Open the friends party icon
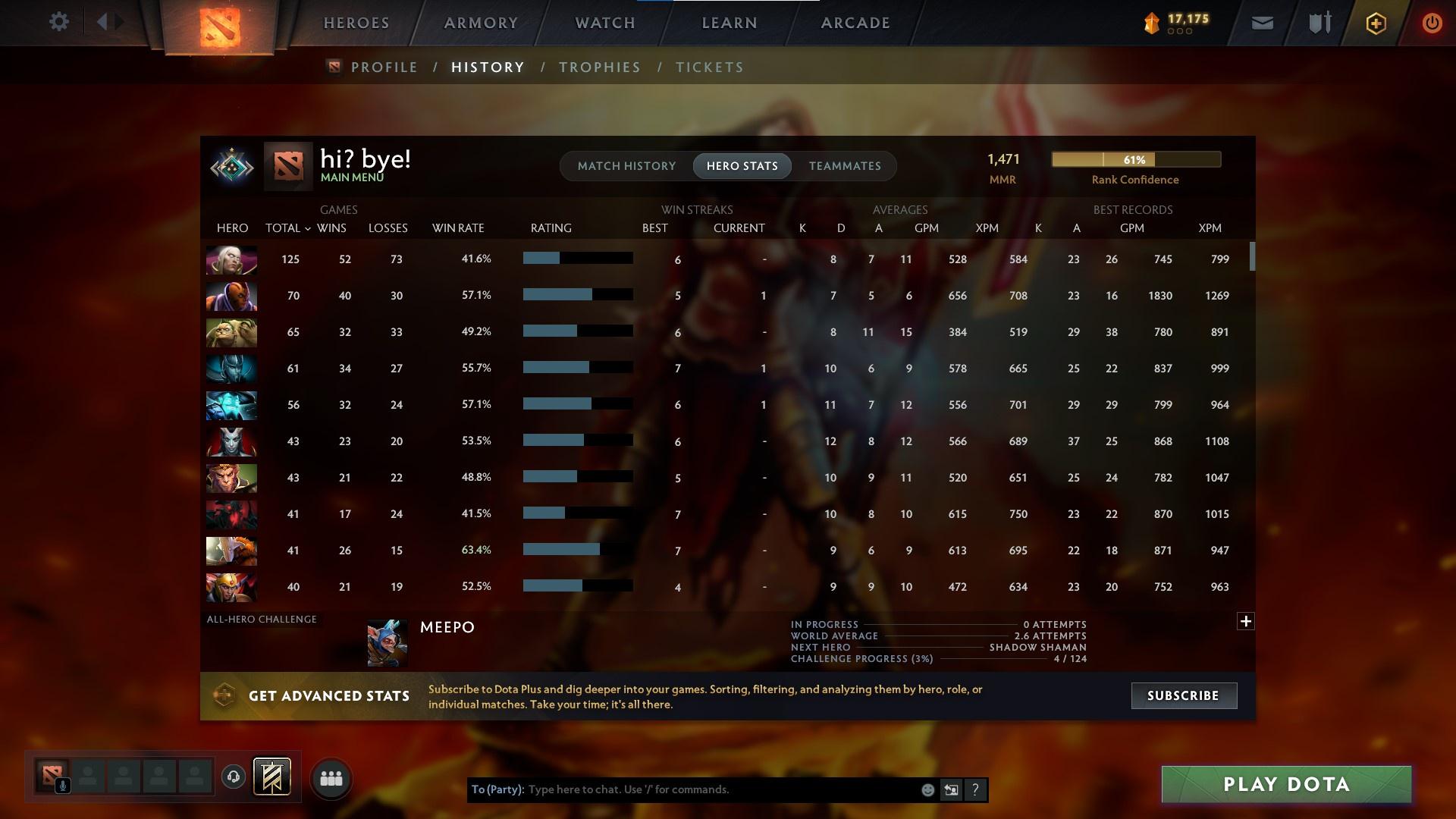Viewport: 1456px width, 819px height. [331, 777]
